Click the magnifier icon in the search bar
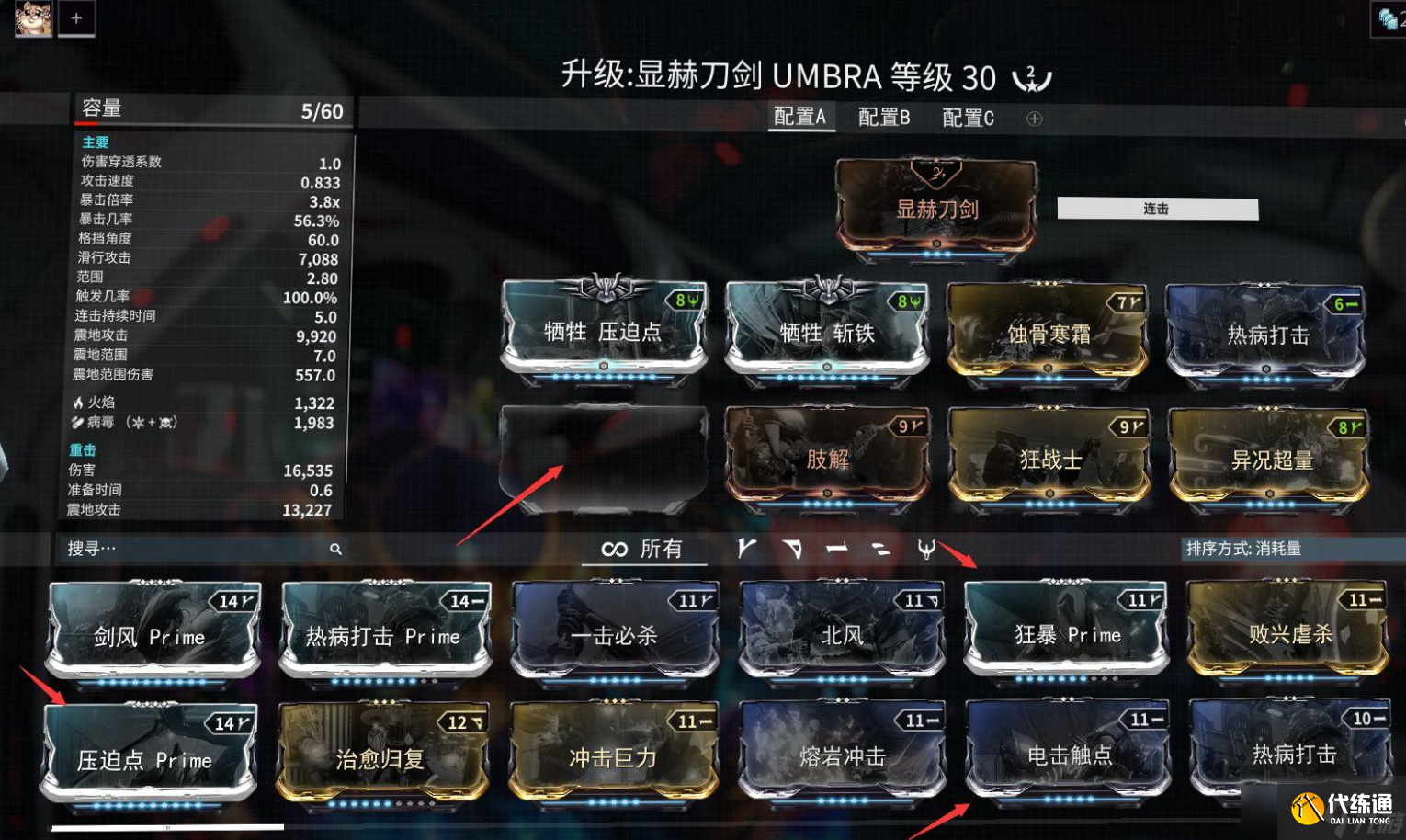The height and width of the screenshot is (840, 1406). [335, 548]
